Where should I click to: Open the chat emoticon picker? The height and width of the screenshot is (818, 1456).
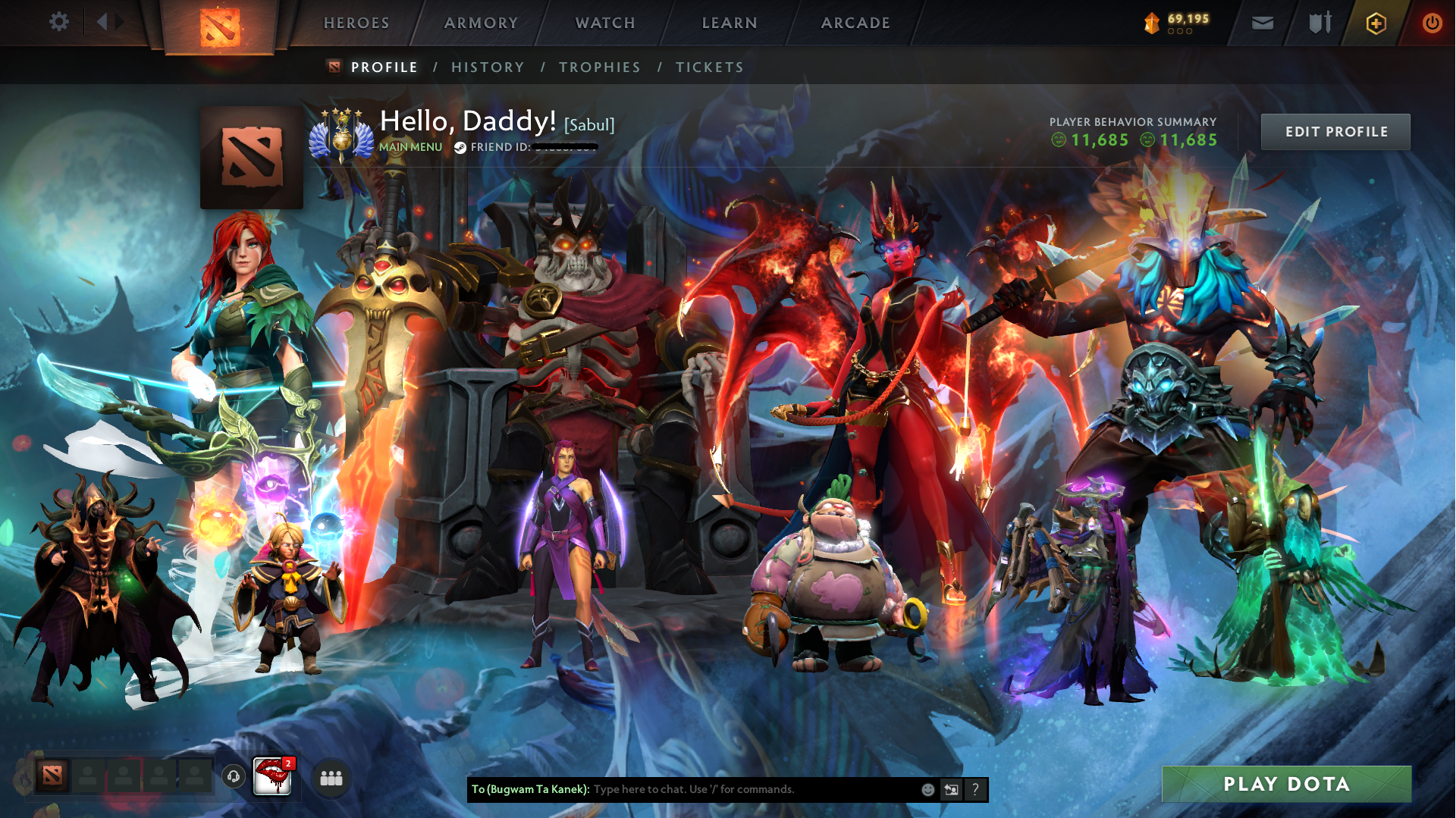coord(927,790)
